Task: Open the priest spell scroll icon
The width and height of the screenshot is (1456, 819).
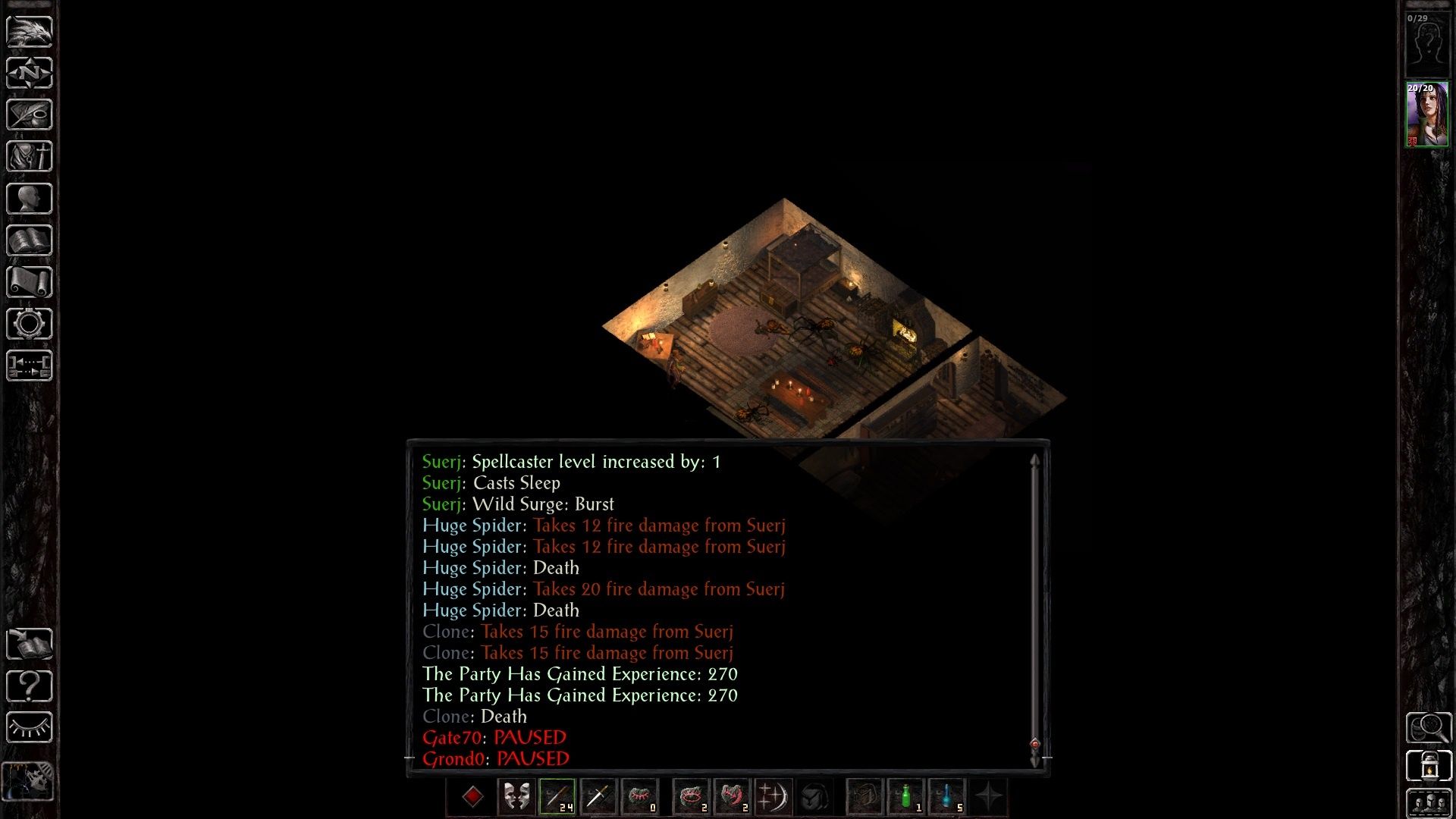Action: click(x=28, y=282)
